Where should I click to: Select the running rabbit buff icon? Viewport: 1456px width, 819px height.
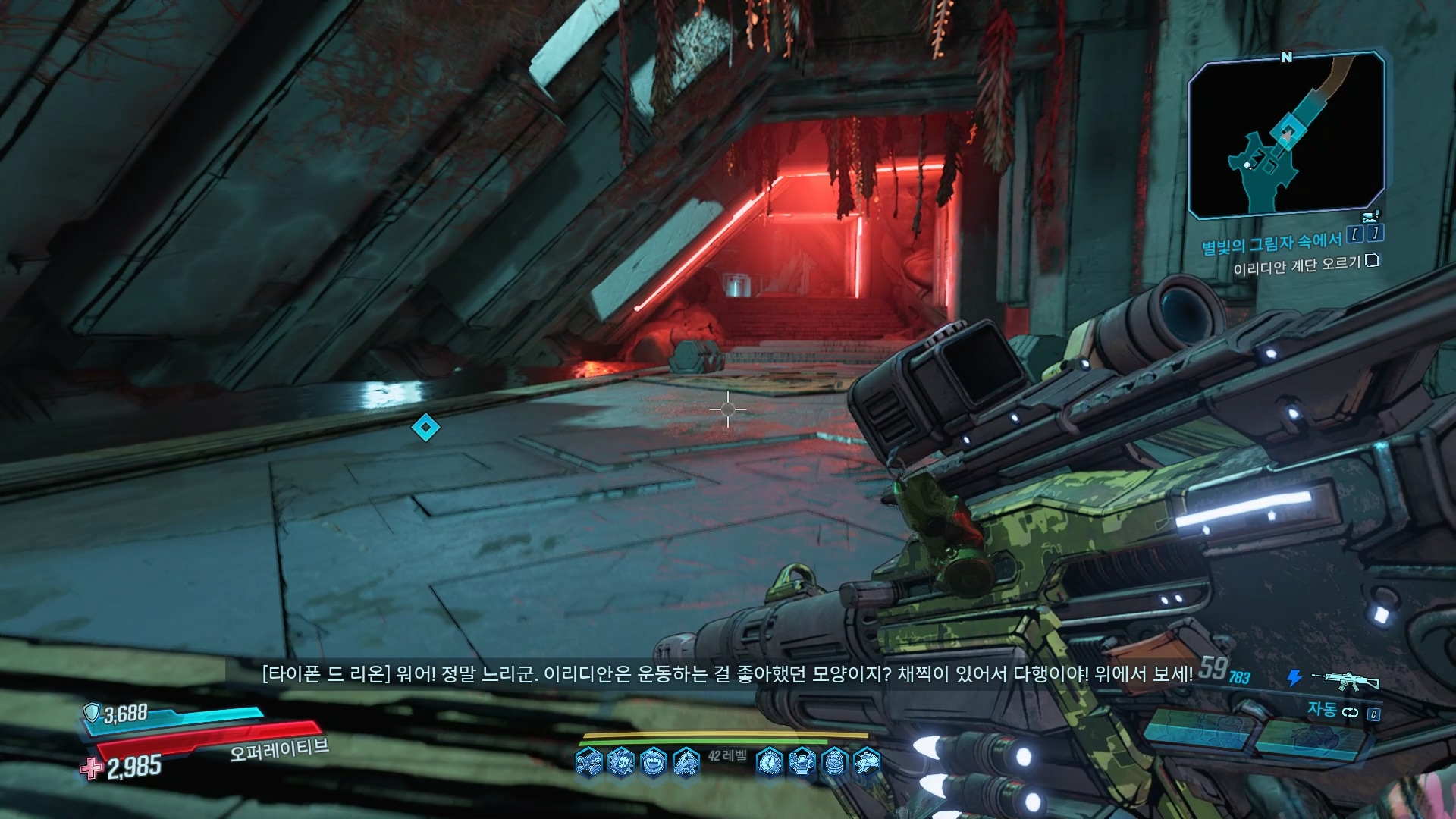867,761
